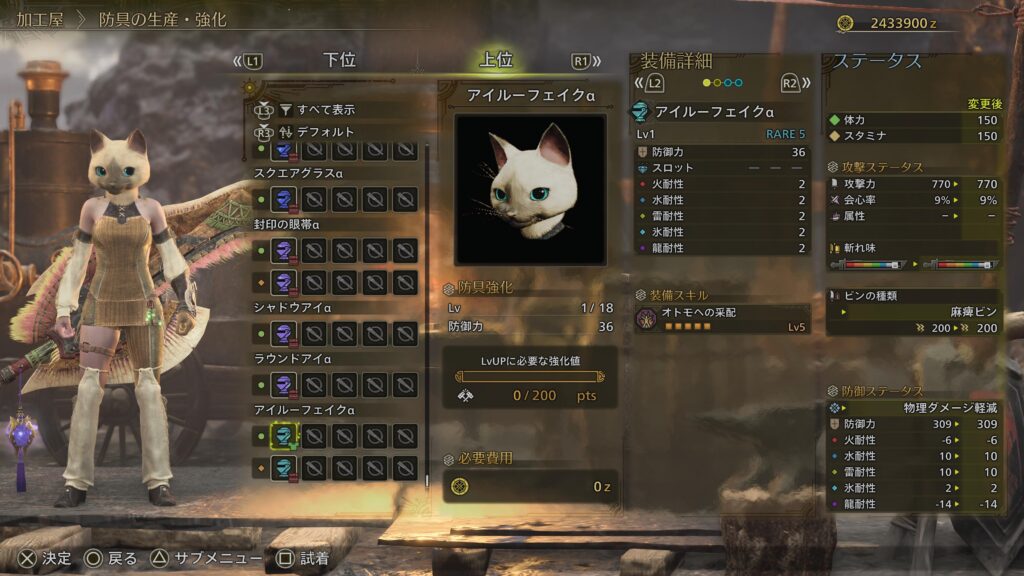Select the highlighted アイルーフェイクα helmet slot
1024x576 pixels.
click(x=285, y=435)
